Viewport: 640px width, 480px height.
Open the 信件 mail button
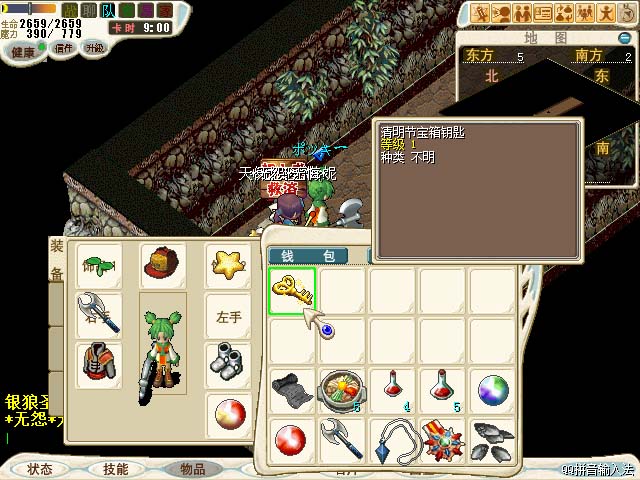pos(64,48)
